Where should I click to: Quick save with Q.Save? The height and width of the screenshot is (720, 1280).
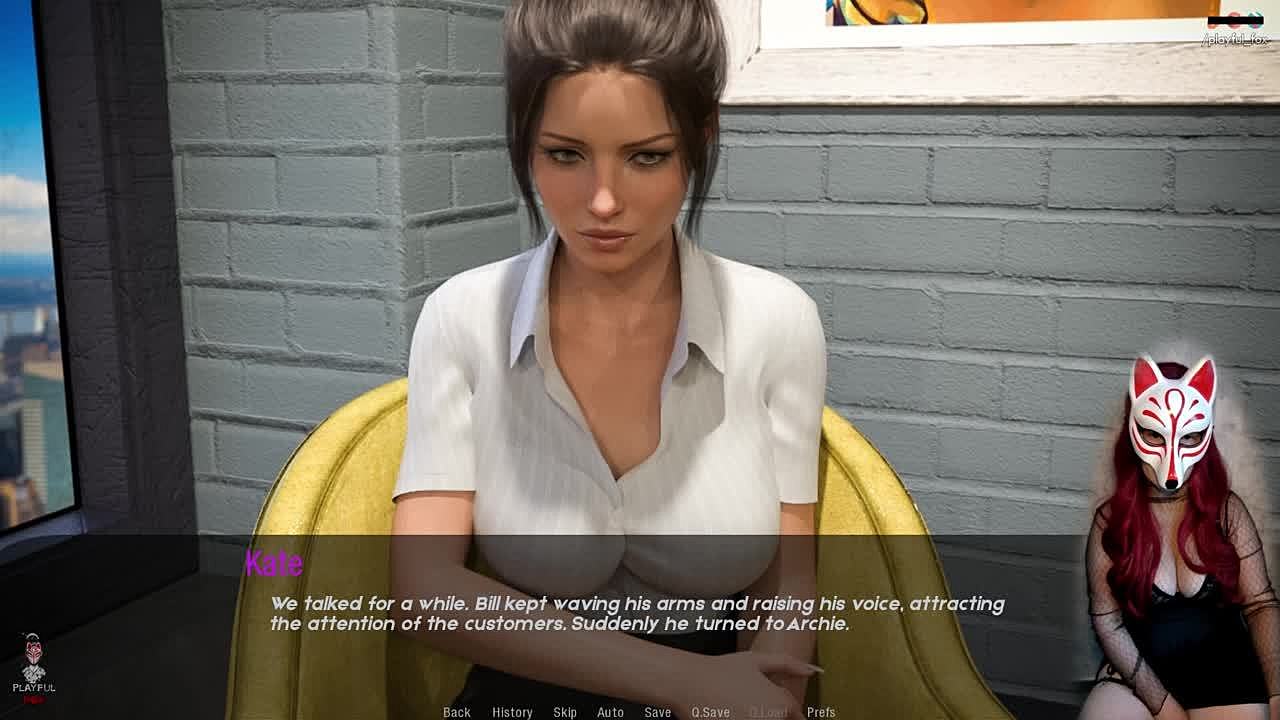coord(710,712)
